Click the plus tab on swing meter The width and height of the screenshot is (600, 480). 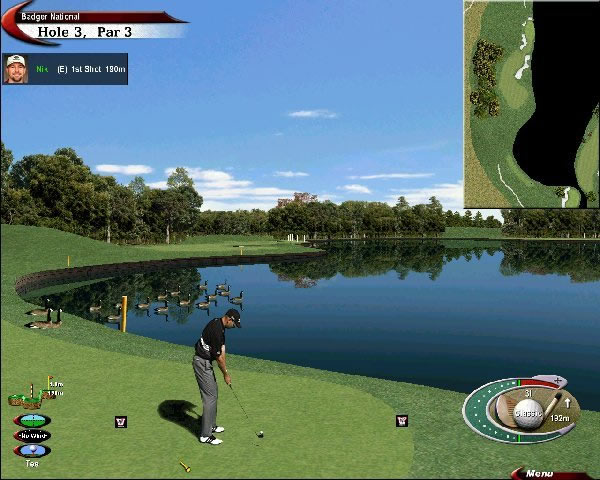coord(558,381)
